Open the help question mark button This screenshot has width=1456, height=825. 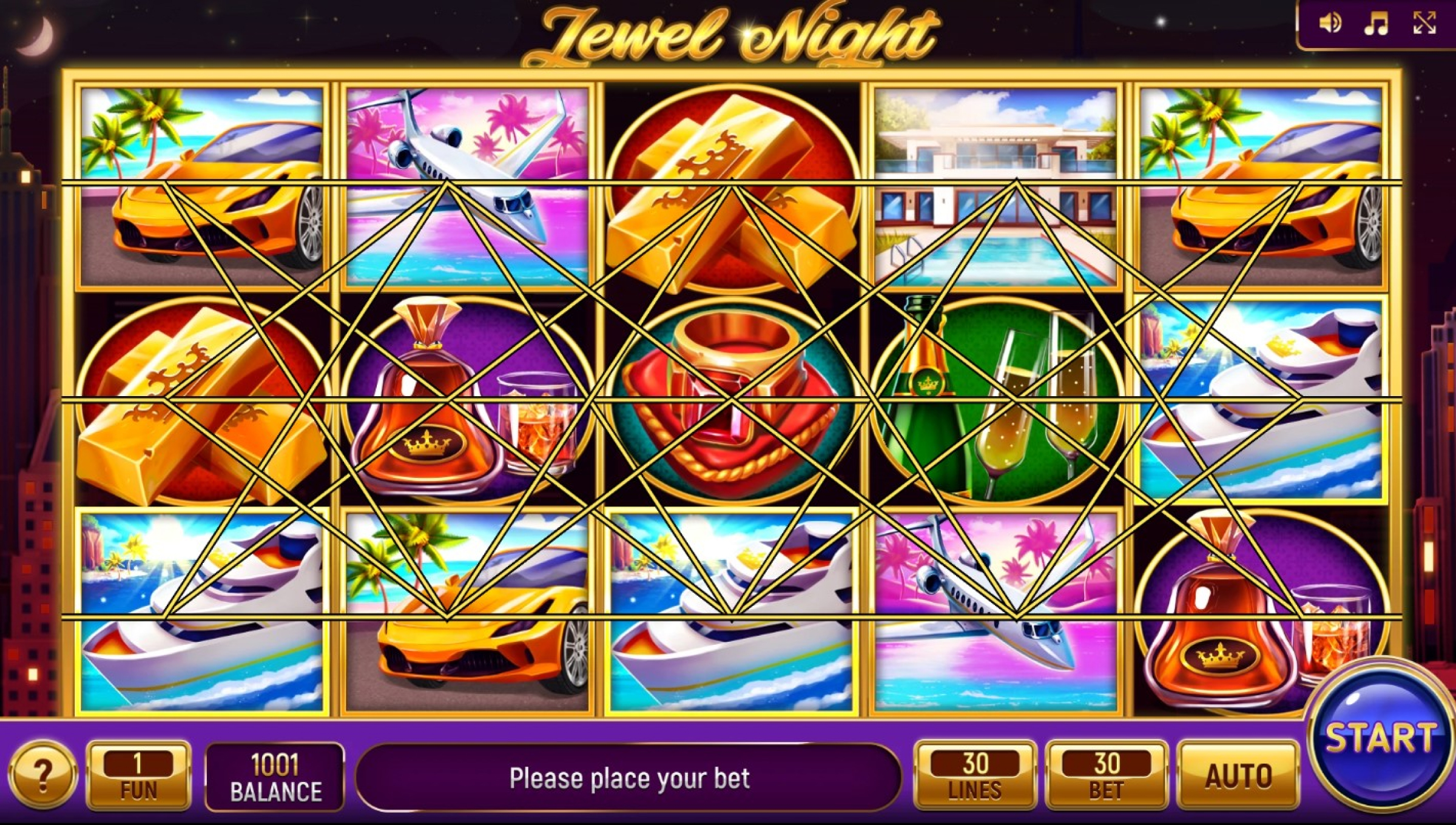click(x=42, y=775)
